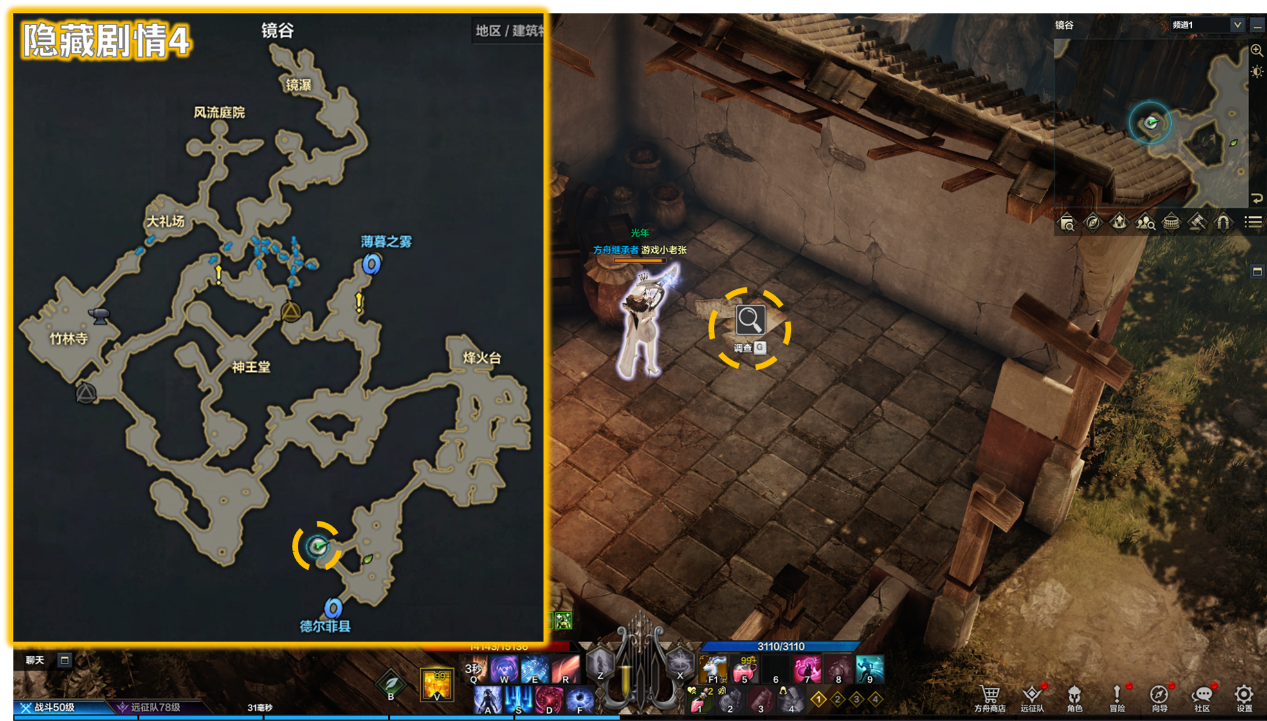Toggle the 聊天 chat window button
The width and height of the screenshot is (1267, 721).
pyautogui.click(x=64, y=660)
